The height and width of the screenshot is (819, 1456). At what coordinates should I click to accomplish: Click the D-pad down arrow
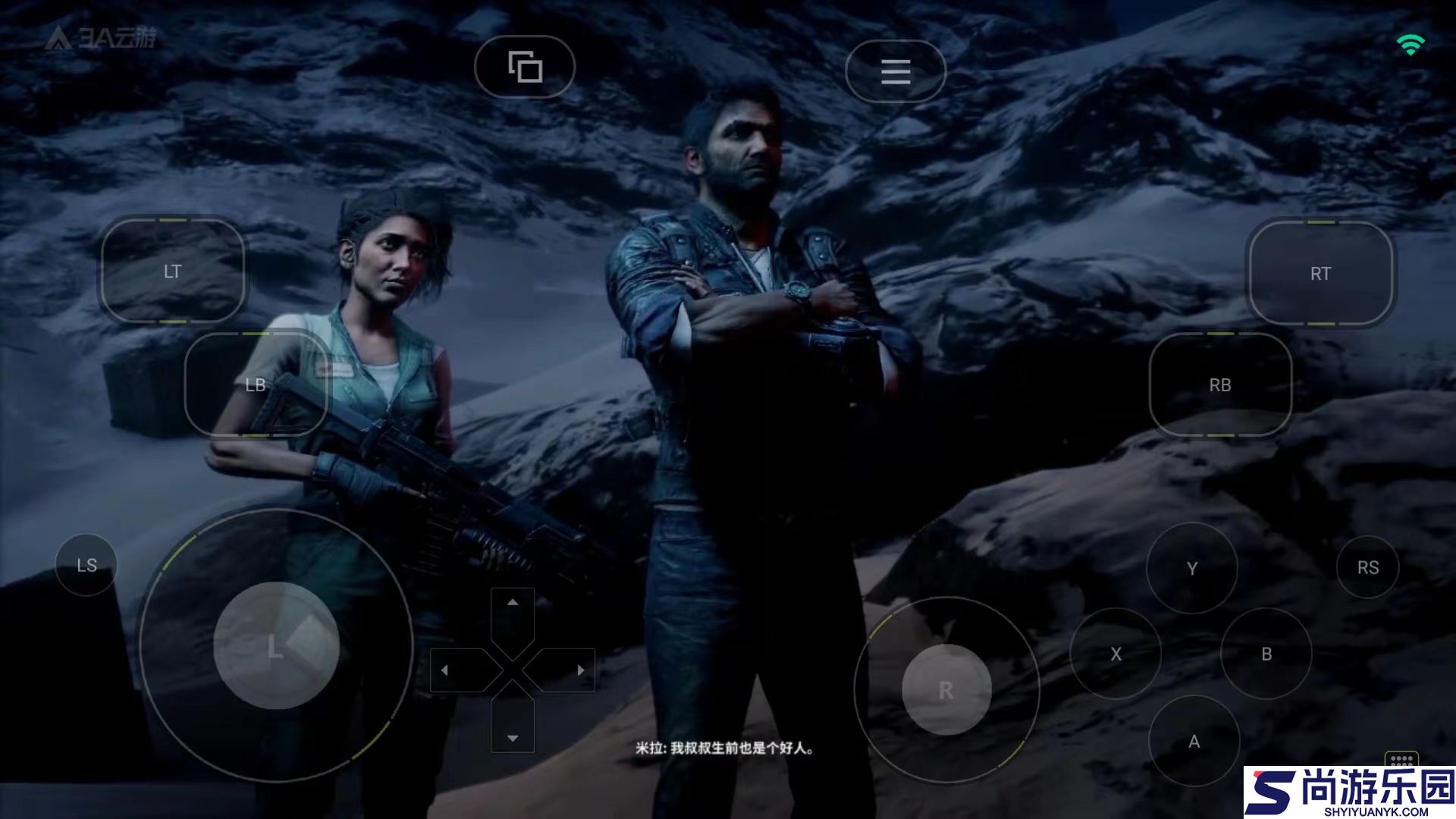[x=513, y=737]
